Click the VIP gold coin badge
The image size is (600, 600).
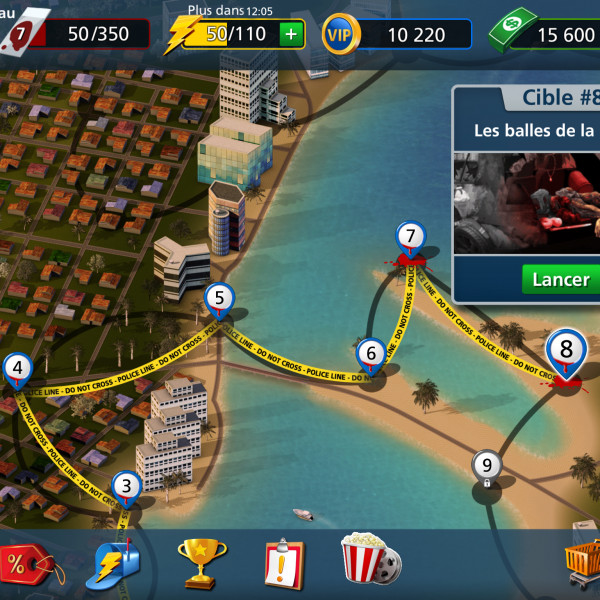340,35
